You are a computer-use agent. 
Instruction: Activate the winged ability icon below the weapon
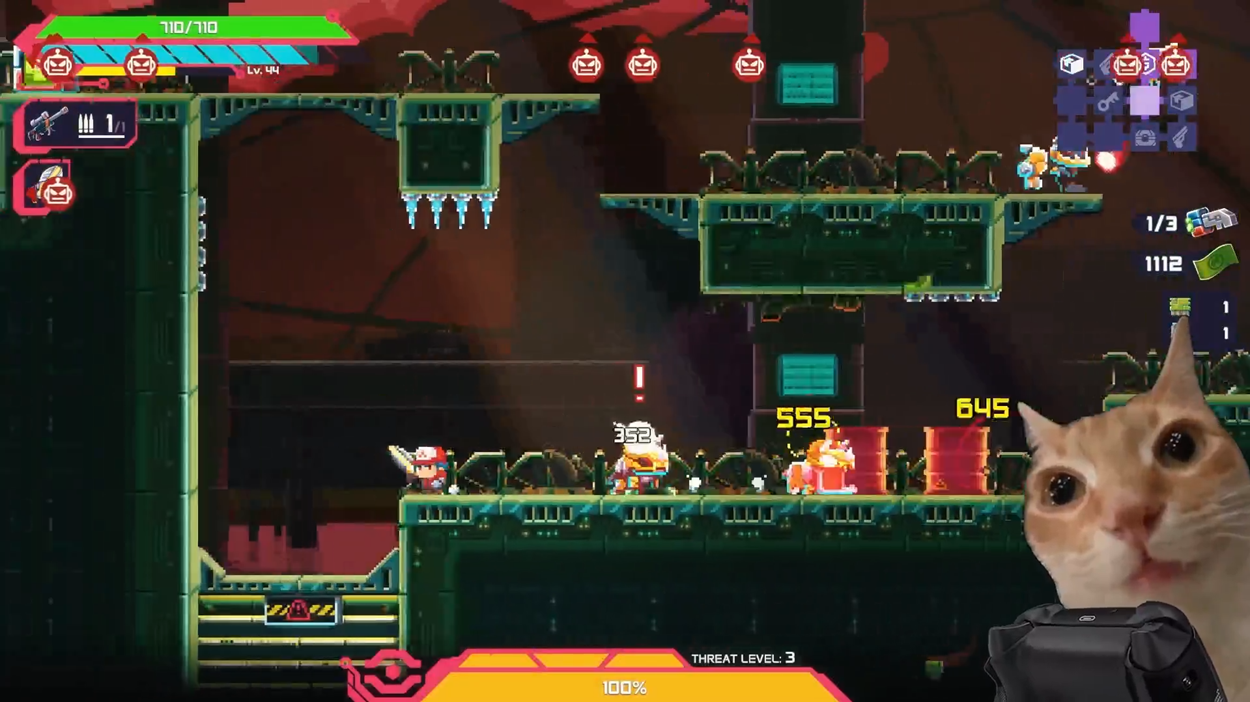(x=43, y=185)
